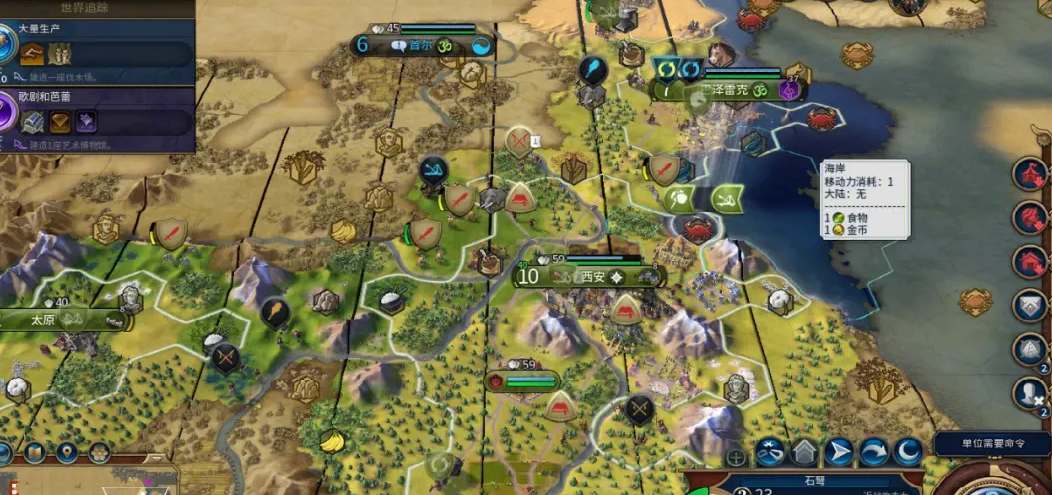
Task: Open the map lens options button
Action: (x=34, y=453)
